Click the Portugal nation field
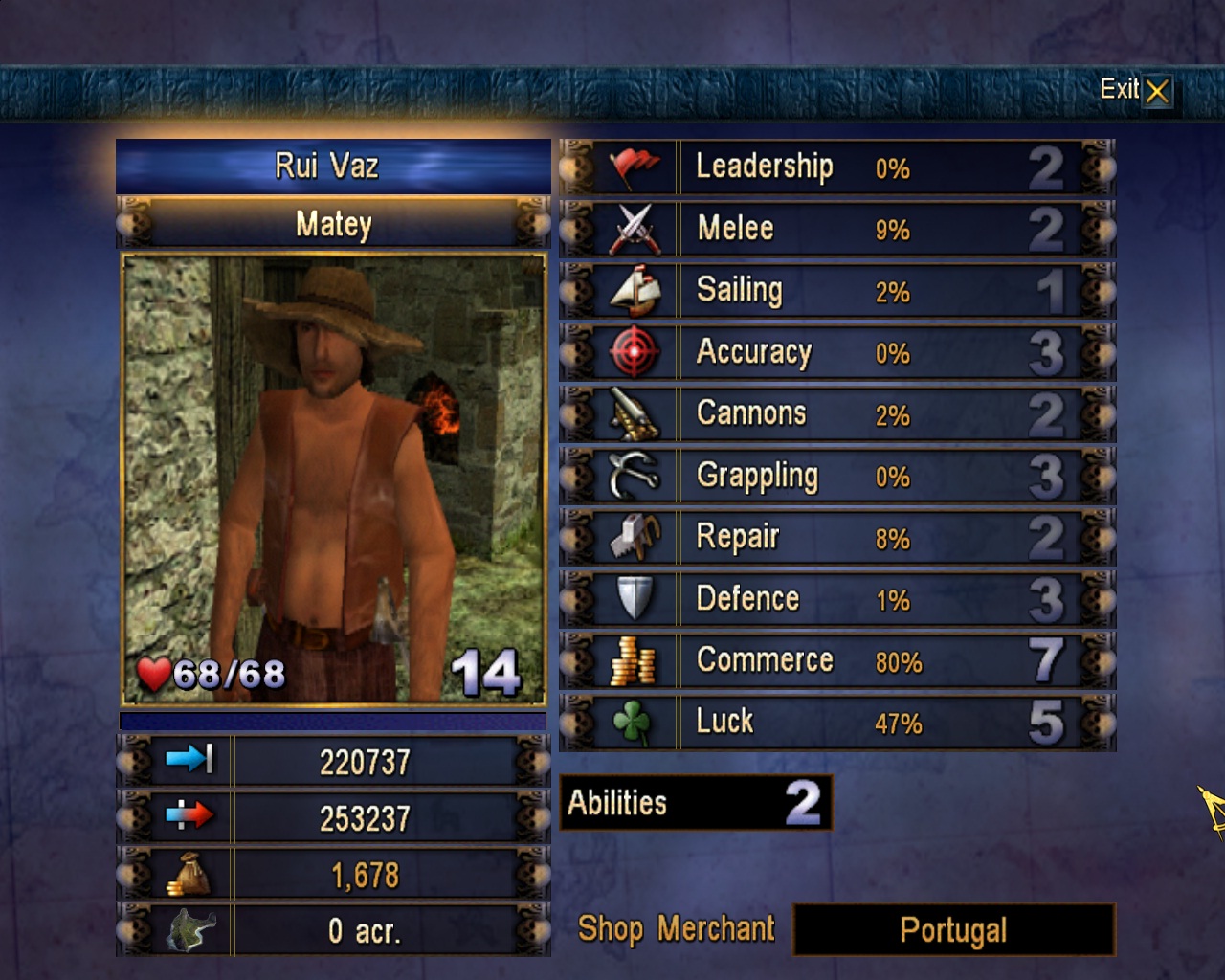1225x980 pixels. [953, 929]
